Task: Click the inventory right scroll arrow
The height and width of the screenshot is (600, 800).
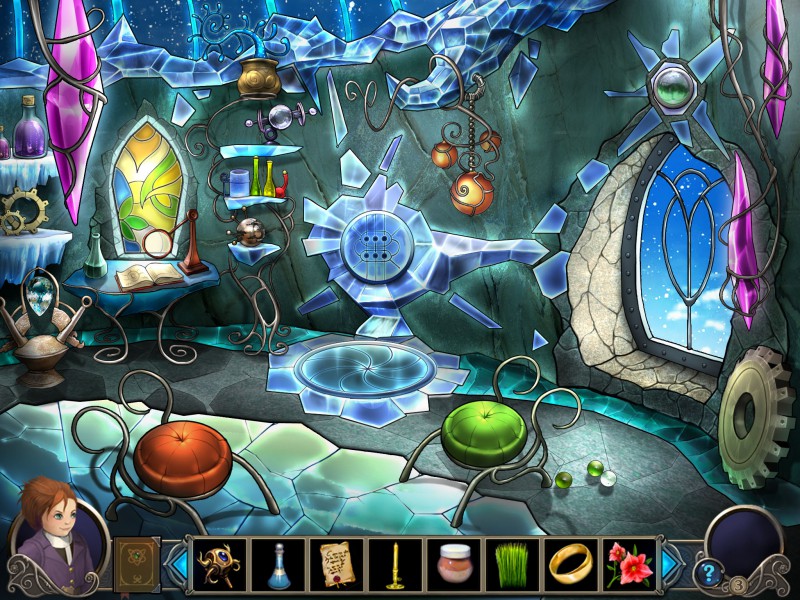Action: (670, 564)
